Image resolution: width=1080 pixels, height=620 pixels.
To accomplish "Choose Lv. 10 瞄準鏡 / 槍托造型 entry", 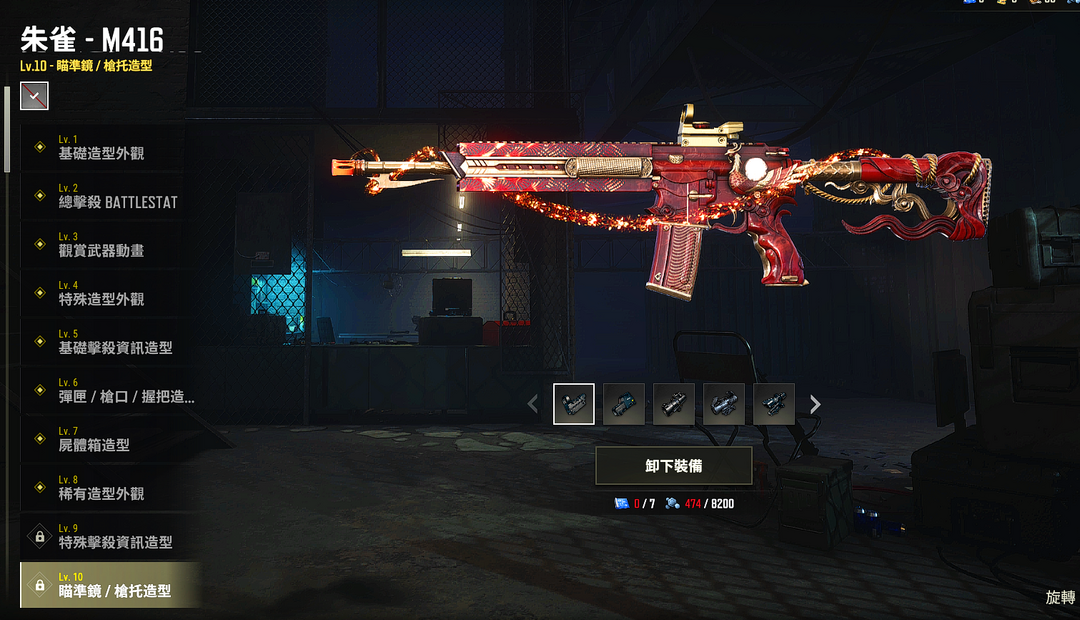I will point(110,585).
